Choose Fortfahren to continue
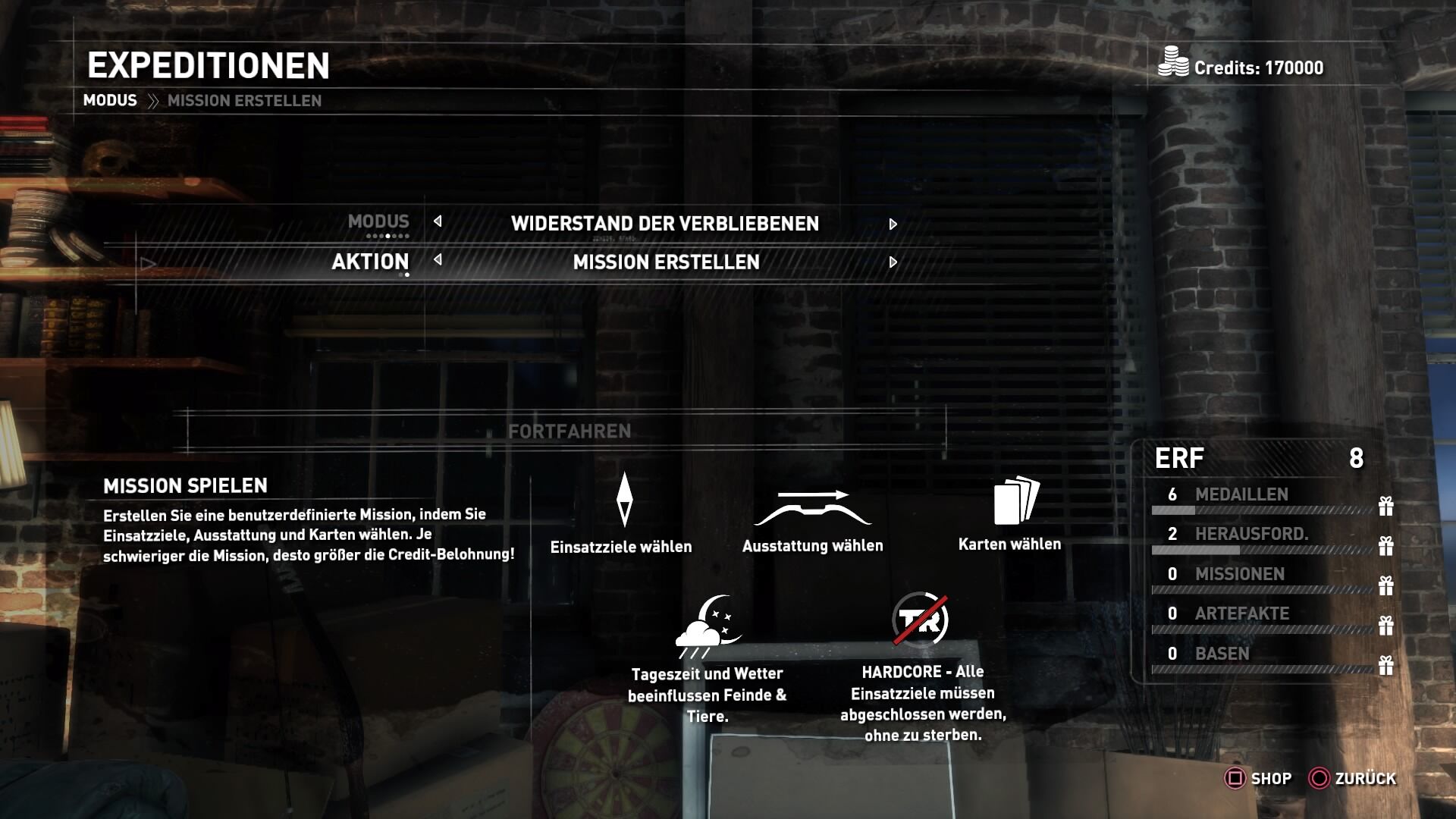This screenshot has width=1456, height=819. point(570,431)
